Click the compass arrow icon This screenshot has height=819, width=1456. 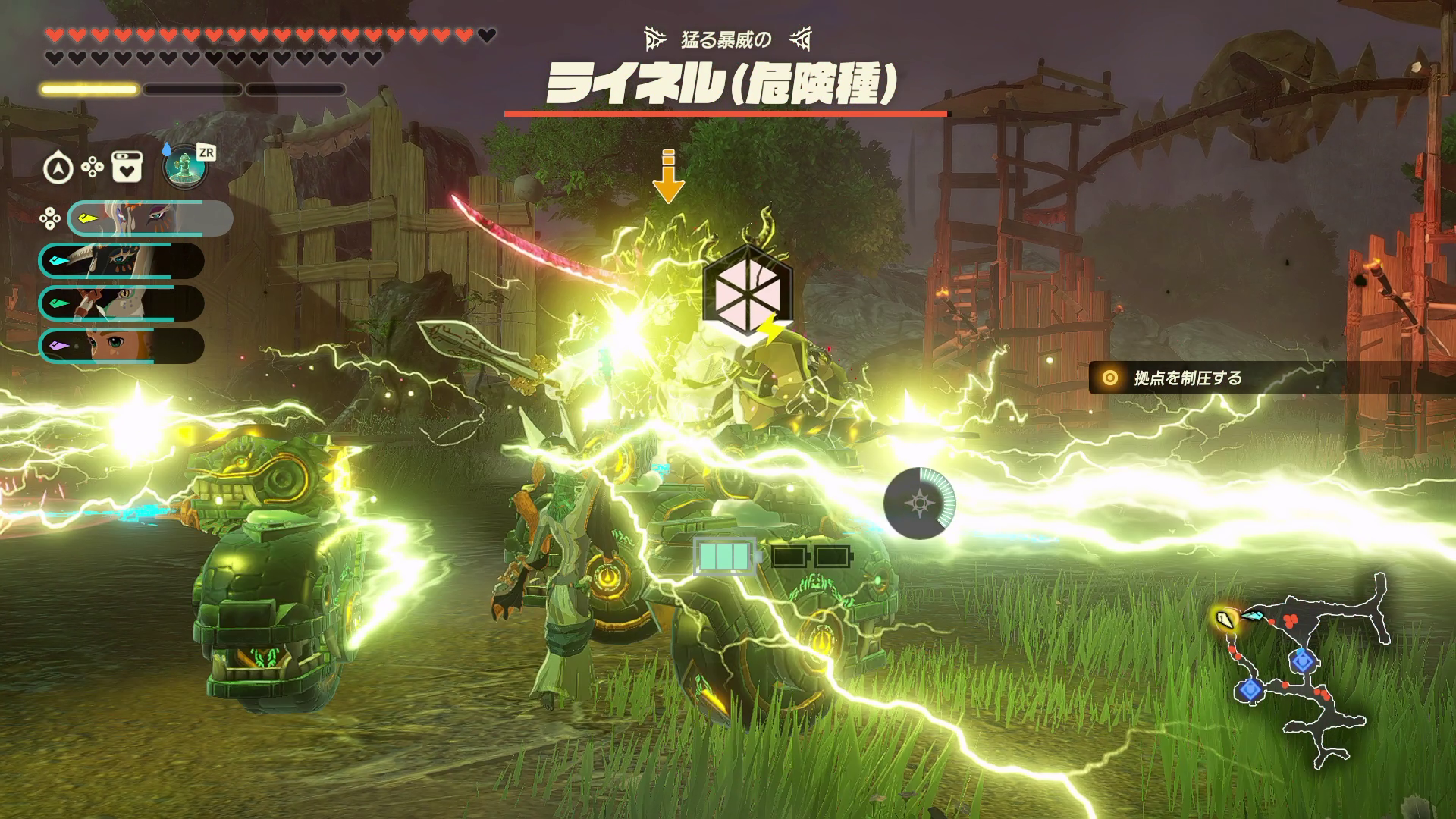click(x=58, y=168)
